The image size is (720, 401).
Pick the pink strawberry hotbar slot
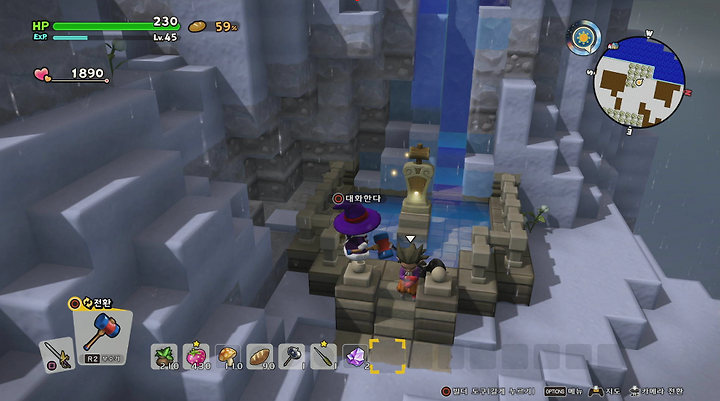tap(196, 356)
